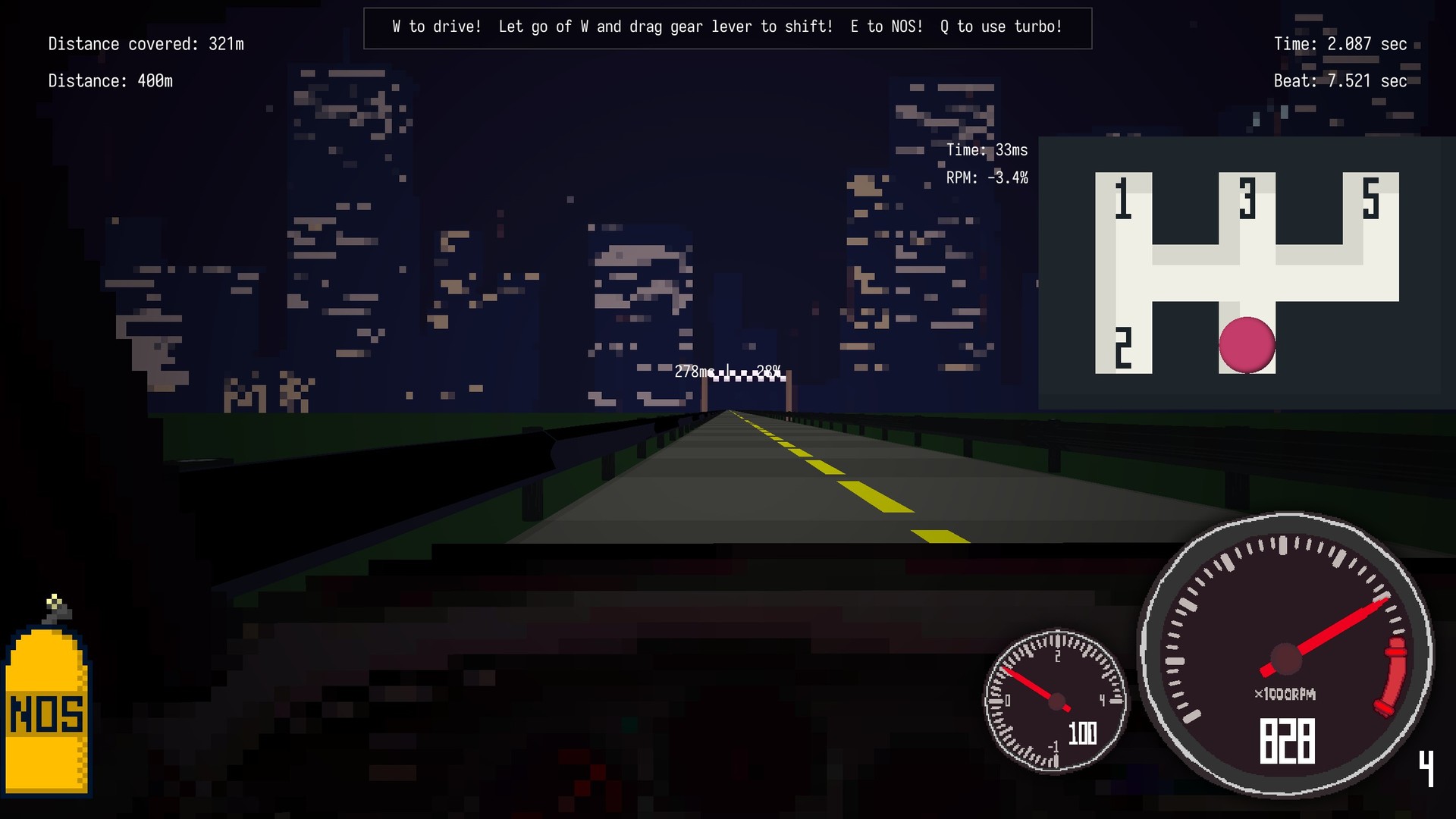Viewport: 1456px width, 819px height.
Task: Click the x1000RPM label on the tachometer
Action: [x=1285, y=694]
